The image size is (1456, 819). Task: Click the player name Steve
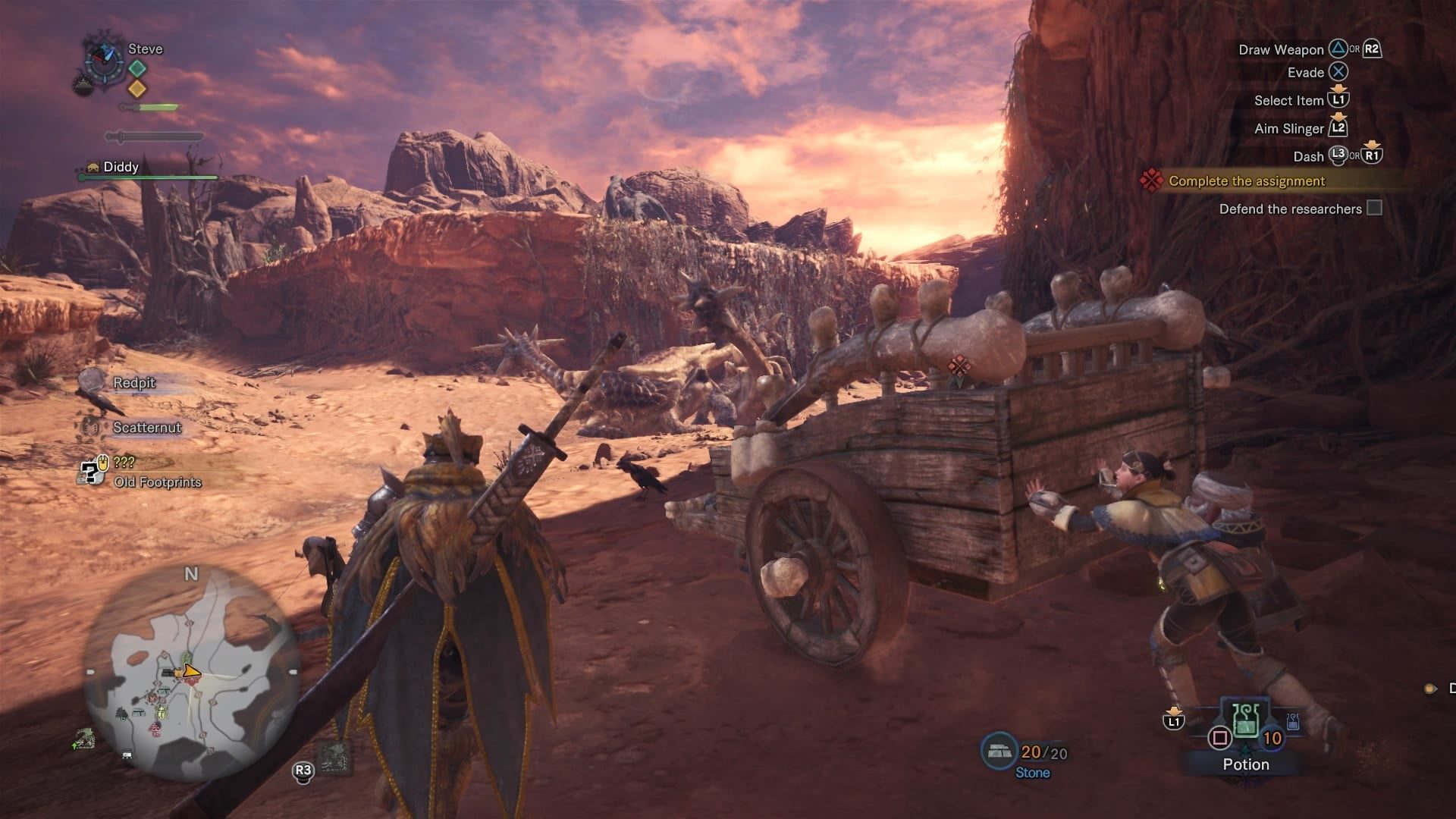(145, 49)
